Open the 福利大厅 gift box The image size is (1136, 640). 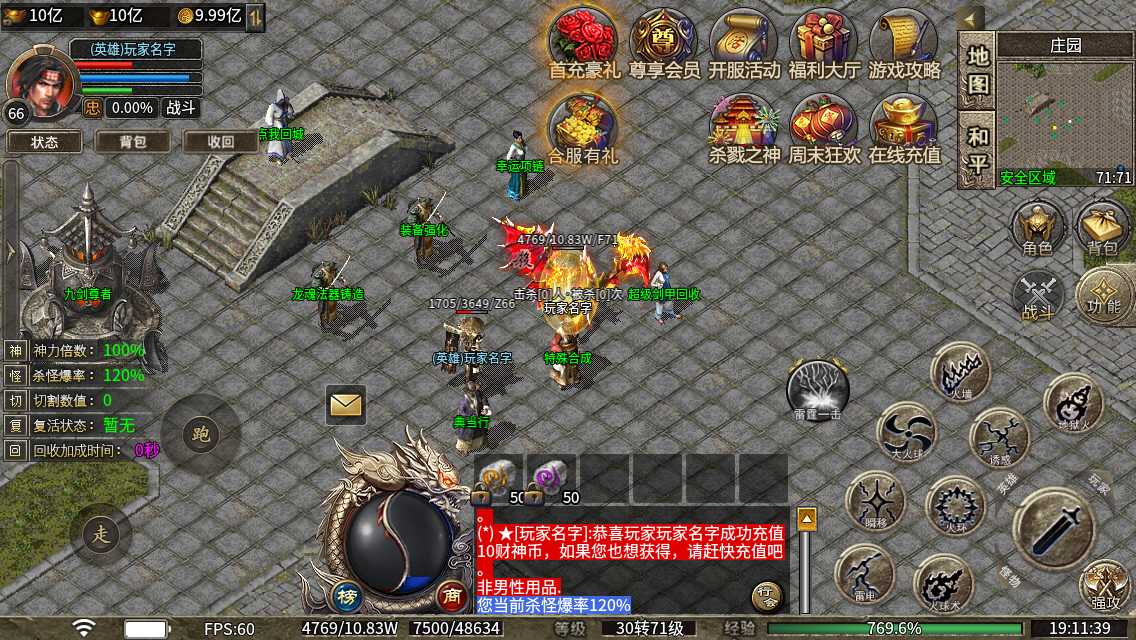(x=824, y=40)
